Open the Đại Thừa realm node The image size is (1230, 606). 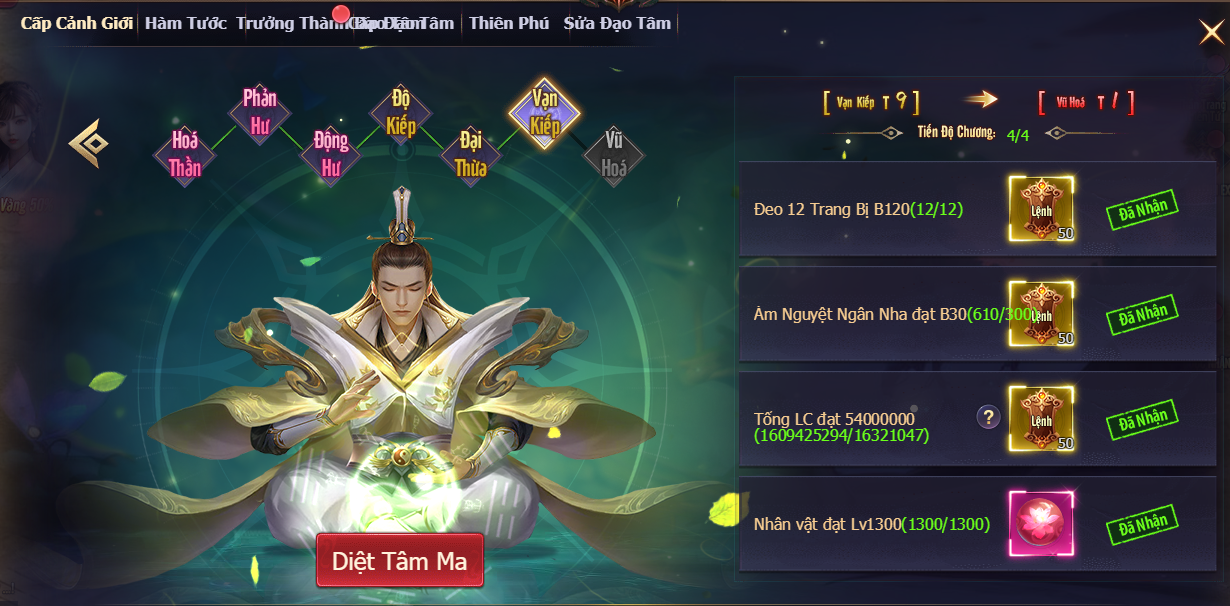tap(471, 155)
